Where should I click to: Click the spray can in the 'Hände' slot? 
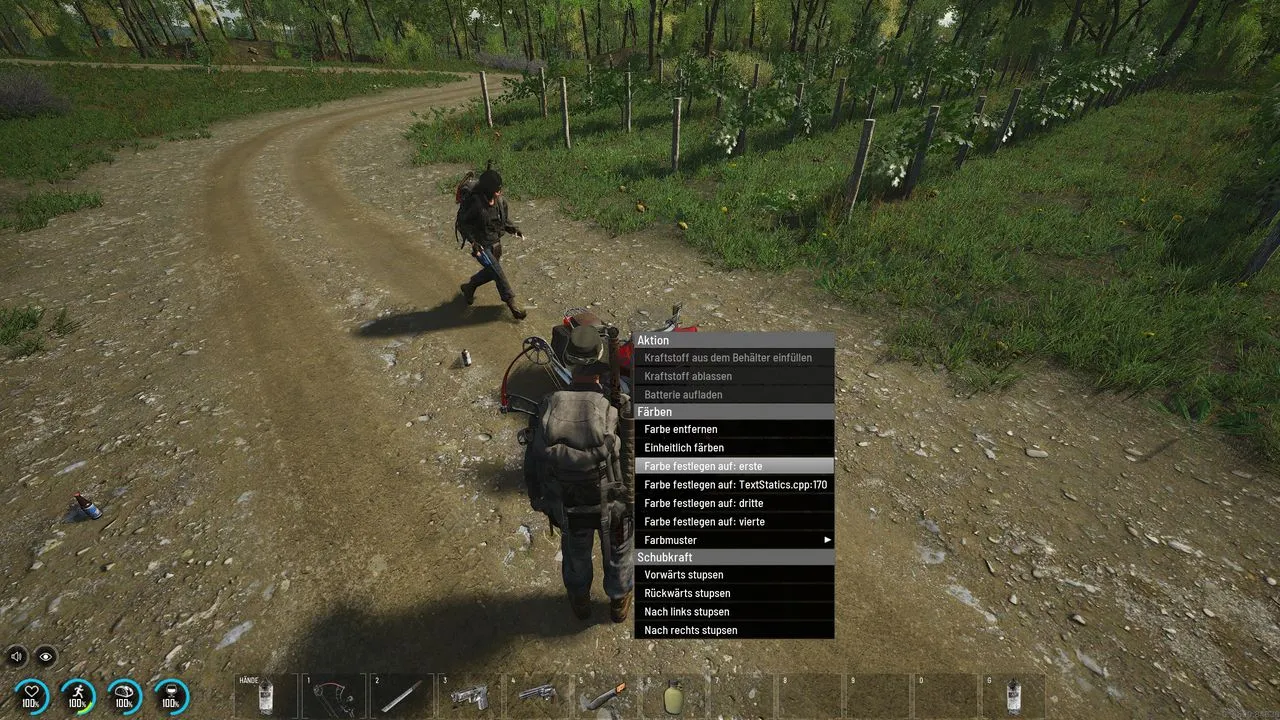tap(266, 696)
